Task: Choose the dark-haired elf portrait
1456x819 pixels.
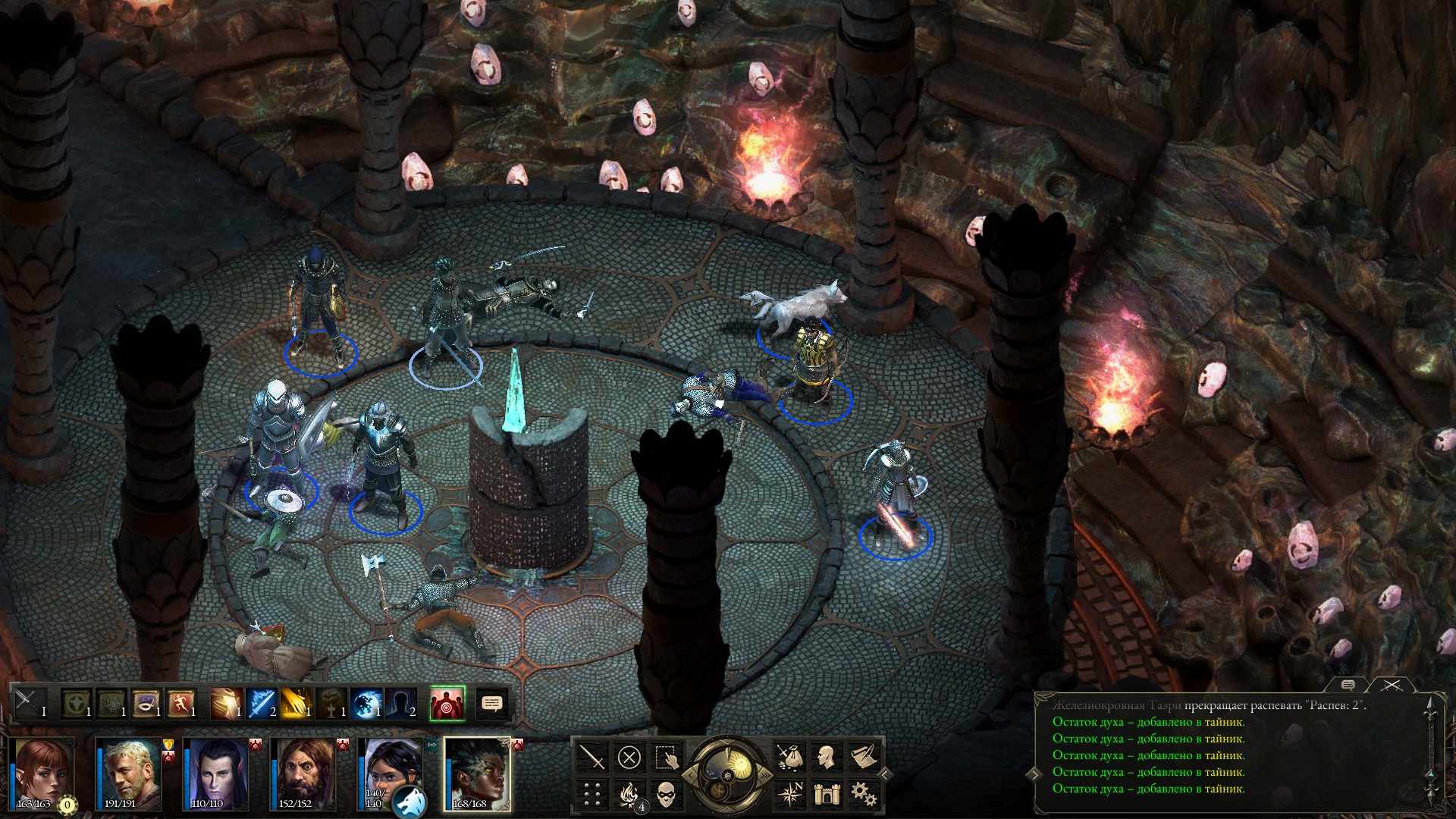Action: (216, 773)
